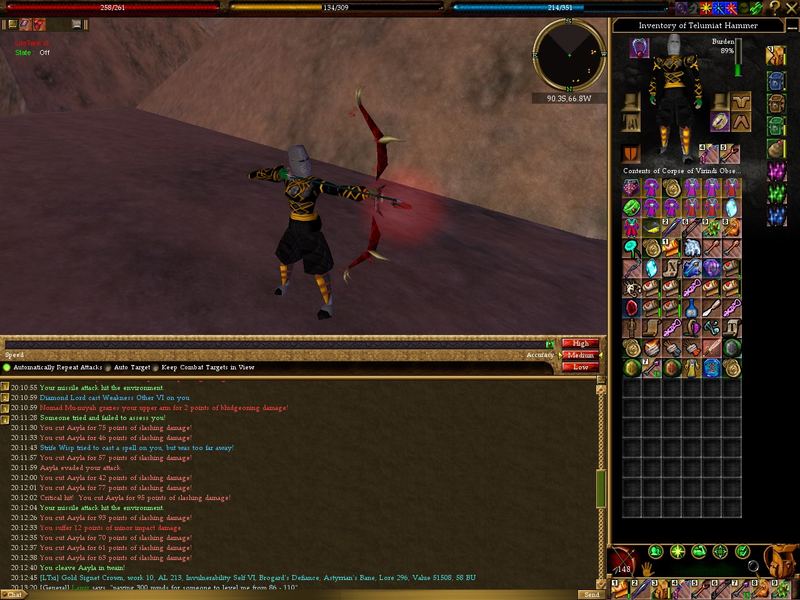Toggle Automatically Repeat Attacks option
The height and width of the screenshot is (600, 800).
6,368
